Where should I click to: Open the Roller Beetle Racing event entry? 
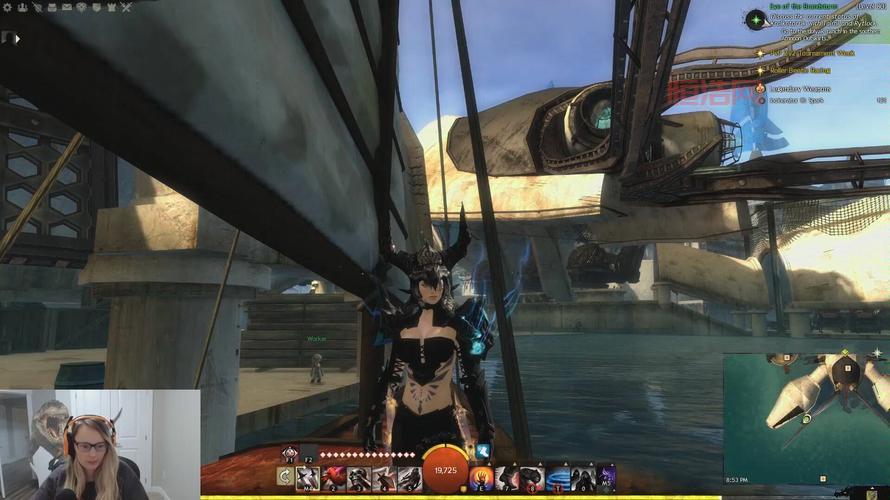[x=798, y=71]
